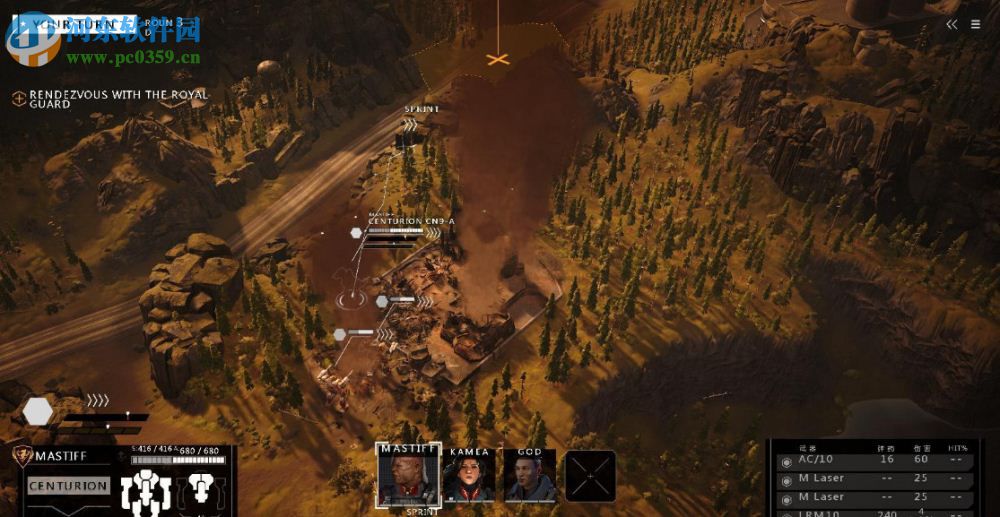Click the empty fourth lance slot
This screenshot has height=517, width=1000.
(x=590, y=476)
